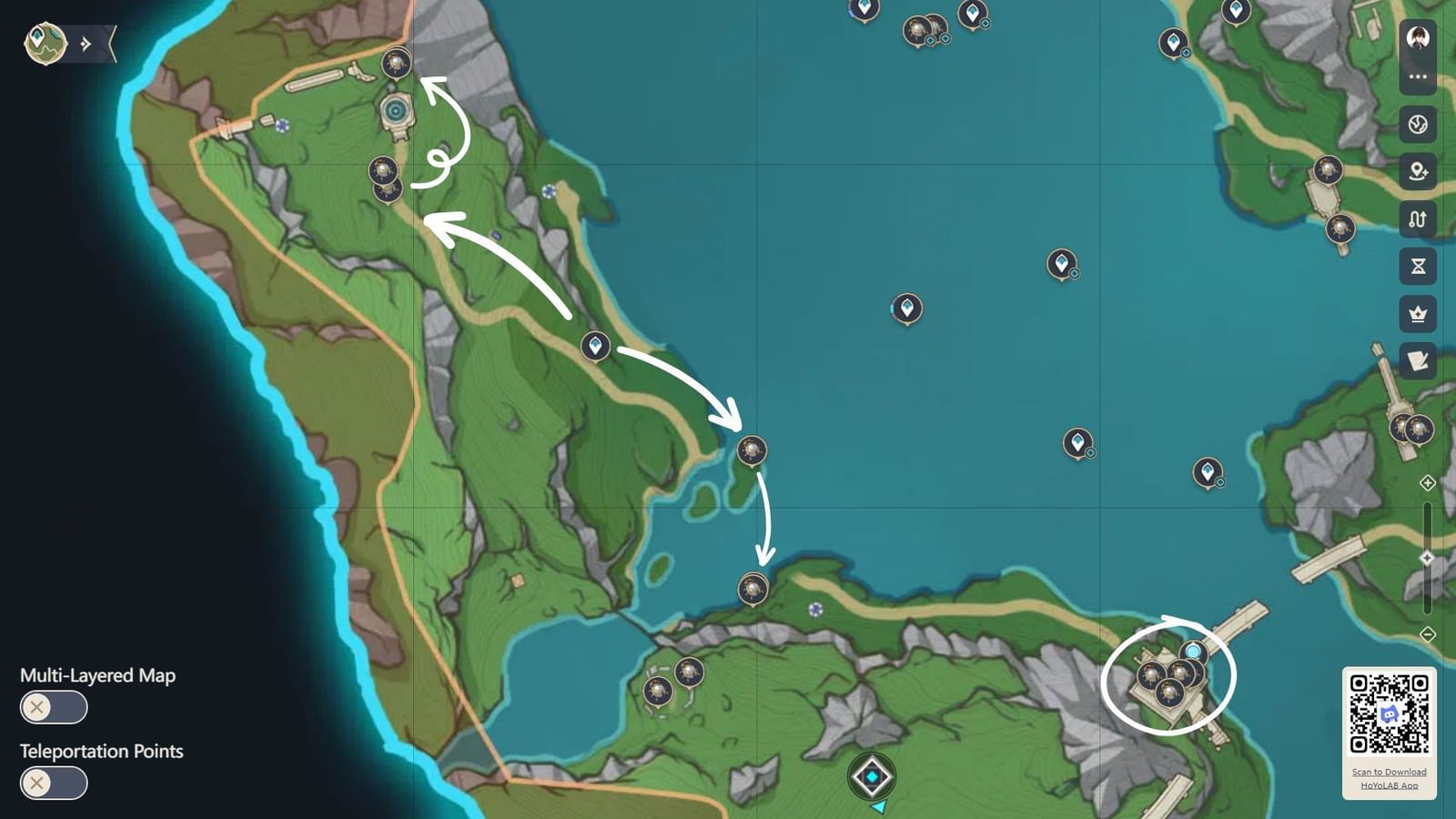Select the Statue of the Seven marker at bottom

click(x=872, y=776)
